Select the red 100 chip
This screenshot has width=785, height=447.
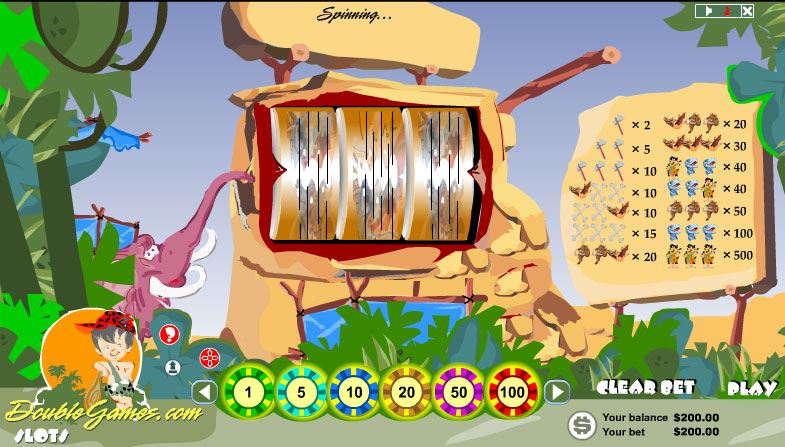[513, 391]
